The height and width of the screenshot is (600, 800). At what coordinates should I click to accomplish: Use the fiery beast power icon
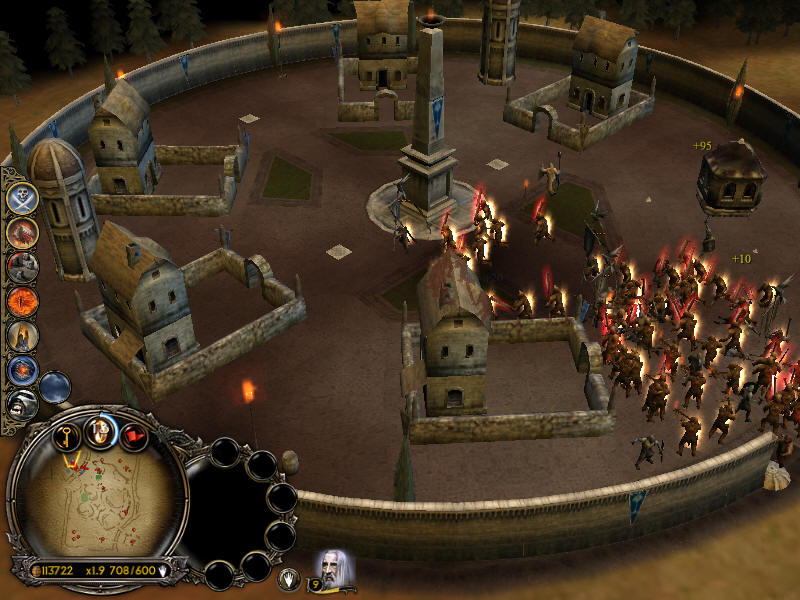pyautogui.click(x=22, y=231)
